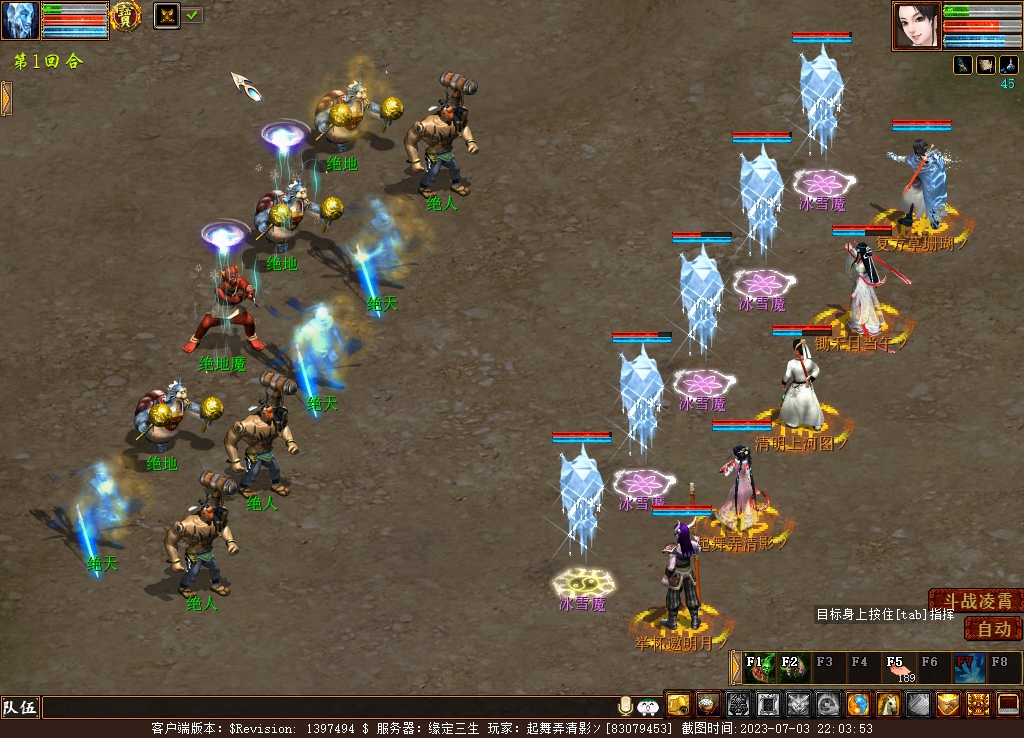Open the white horse mount icon
The image size is (1024, 738).
tap(888, 705)
